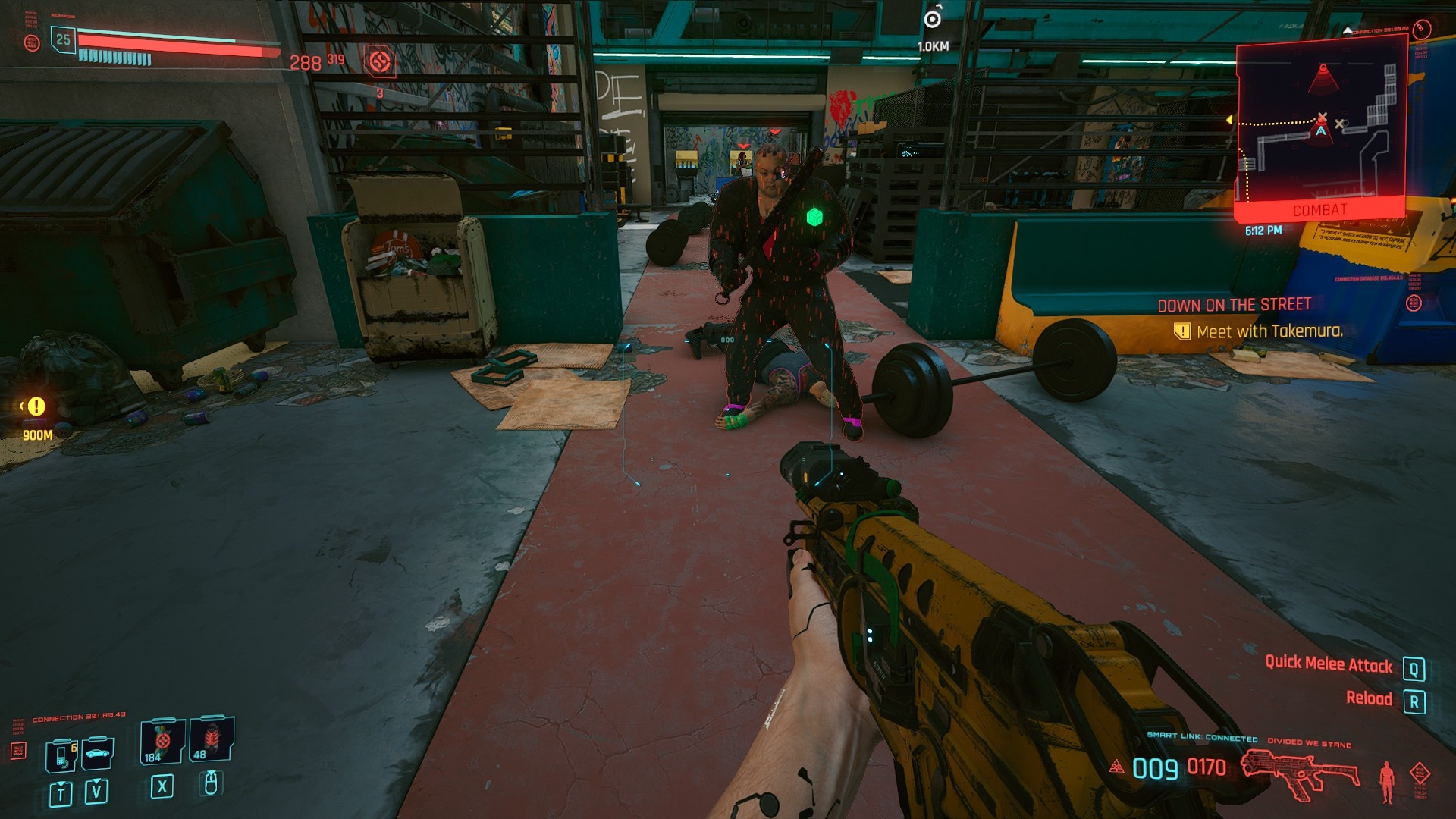Use the consumable slot showing 184
This screenshot has width=1456, height=819.
[x=162, y=741]
